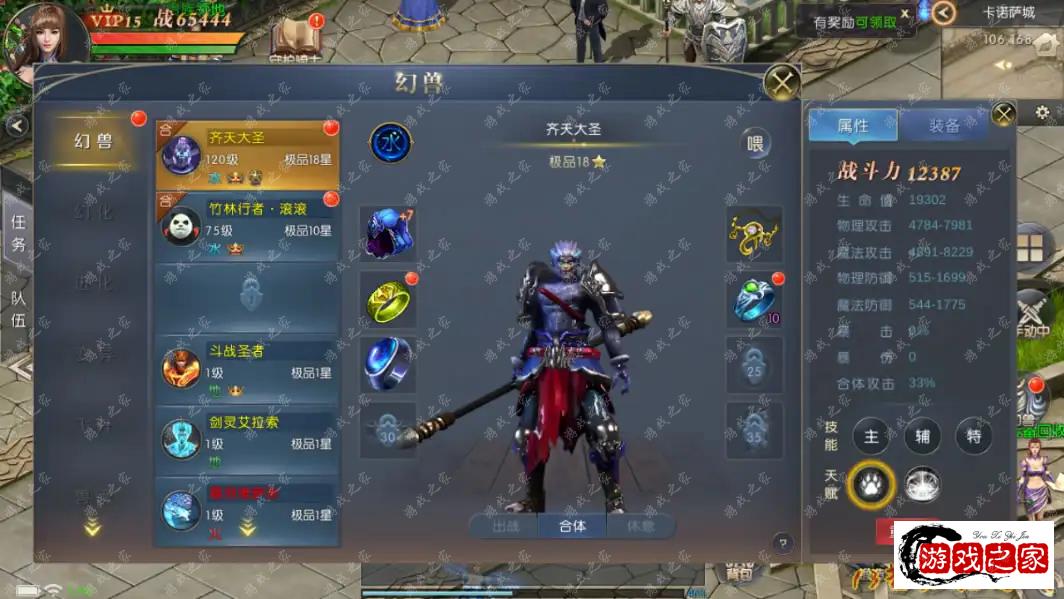Click the blue helmet equipment slot
The height and width of the screenshot is (599, 1064).
(388, 234)
